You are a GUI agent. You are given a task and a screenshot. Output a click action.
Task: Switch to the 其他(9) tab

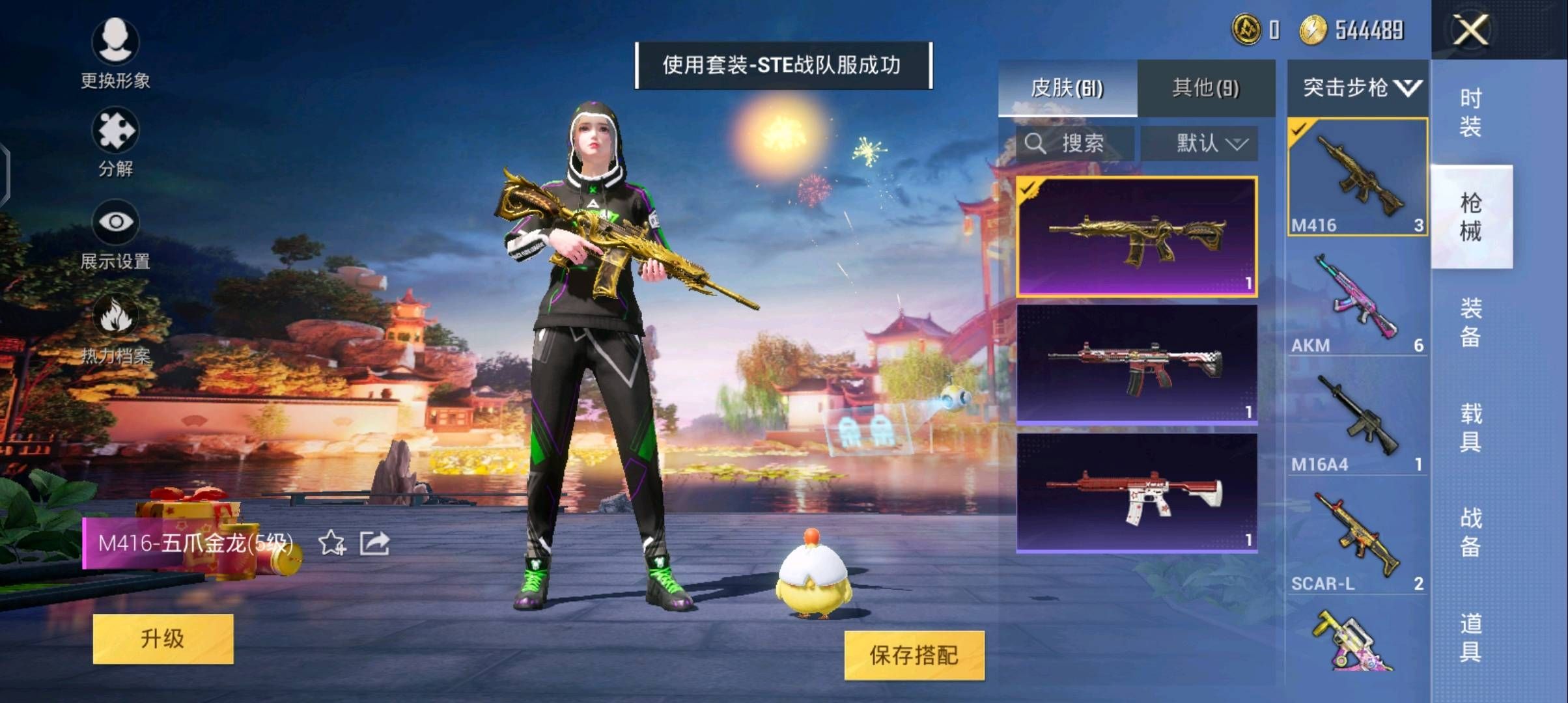(1208, 87)
